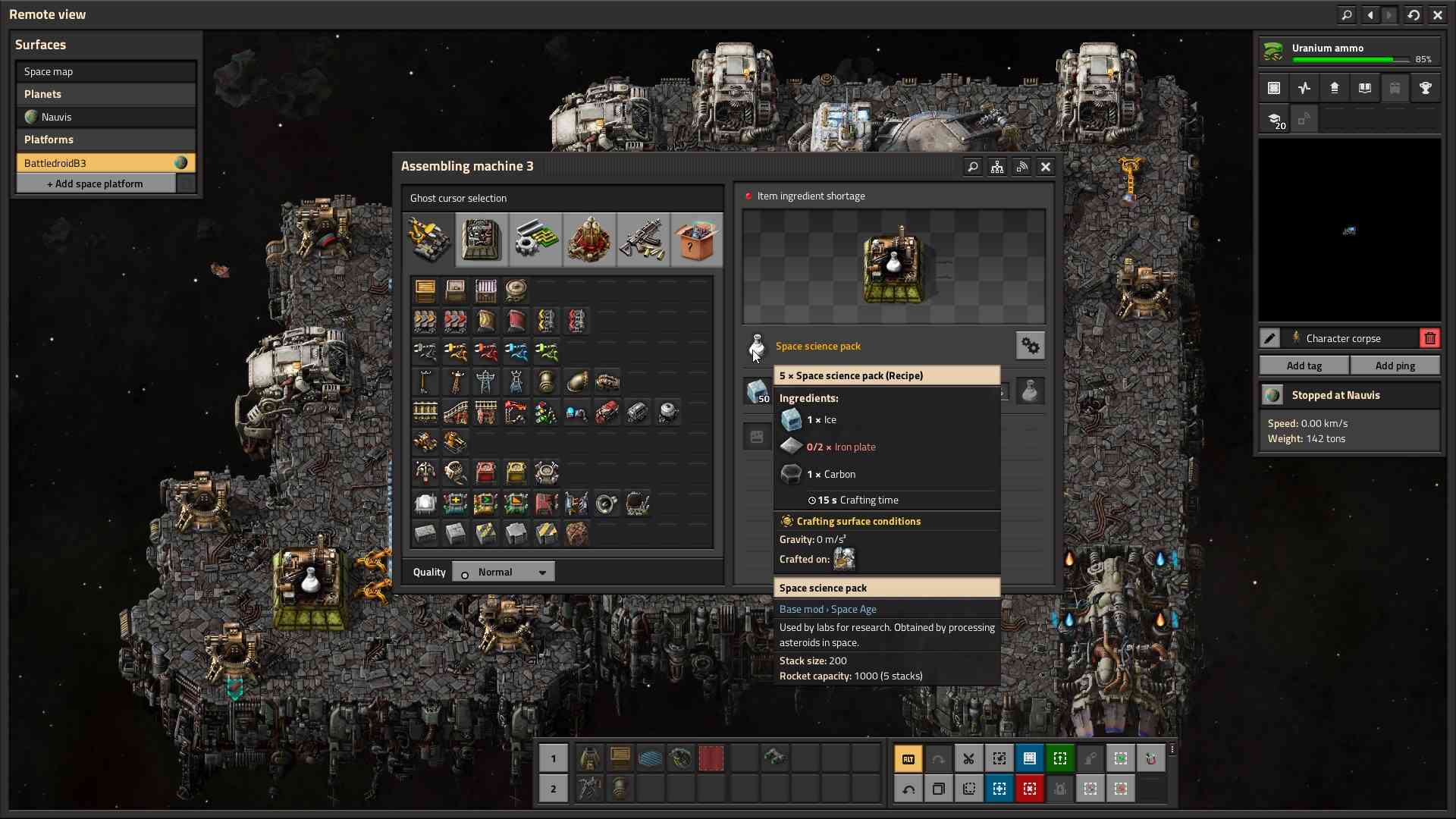Select the wooden chest item slot
Viewport: 1456px width, 819px height.
tap(425, 290)
